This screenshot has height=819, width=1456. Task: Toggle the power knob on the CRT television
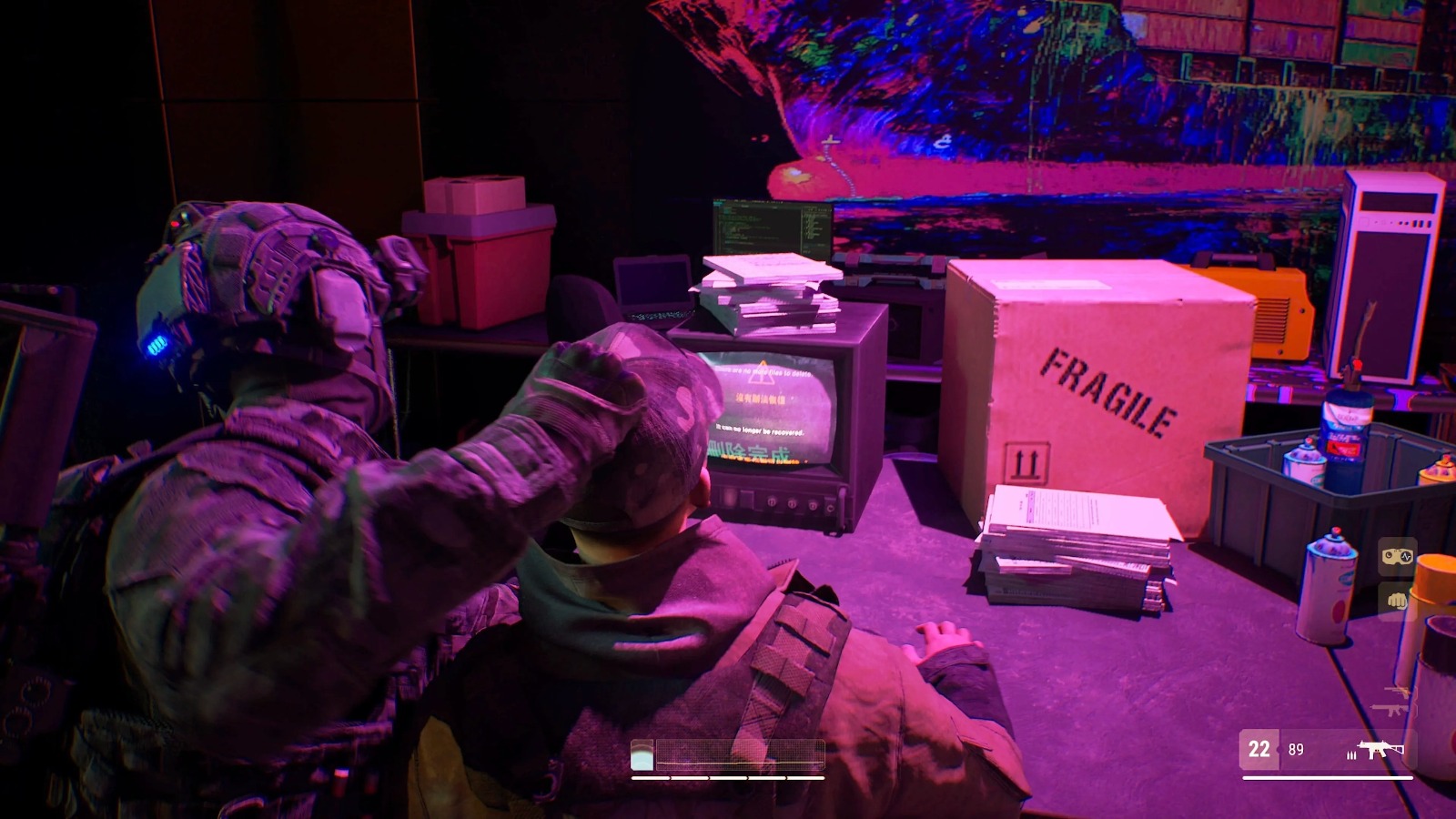(x=829, y=506)
